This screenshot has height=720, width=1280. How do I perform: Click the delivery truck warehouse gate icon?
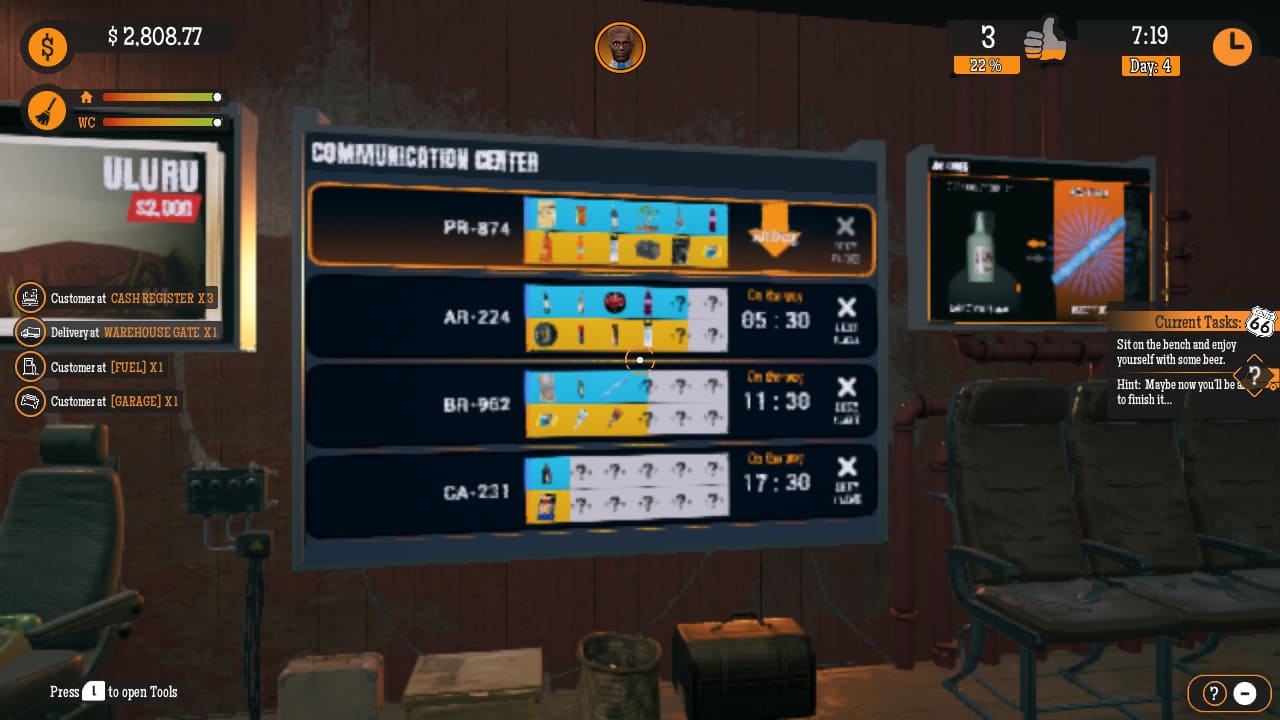pos(31,332)
